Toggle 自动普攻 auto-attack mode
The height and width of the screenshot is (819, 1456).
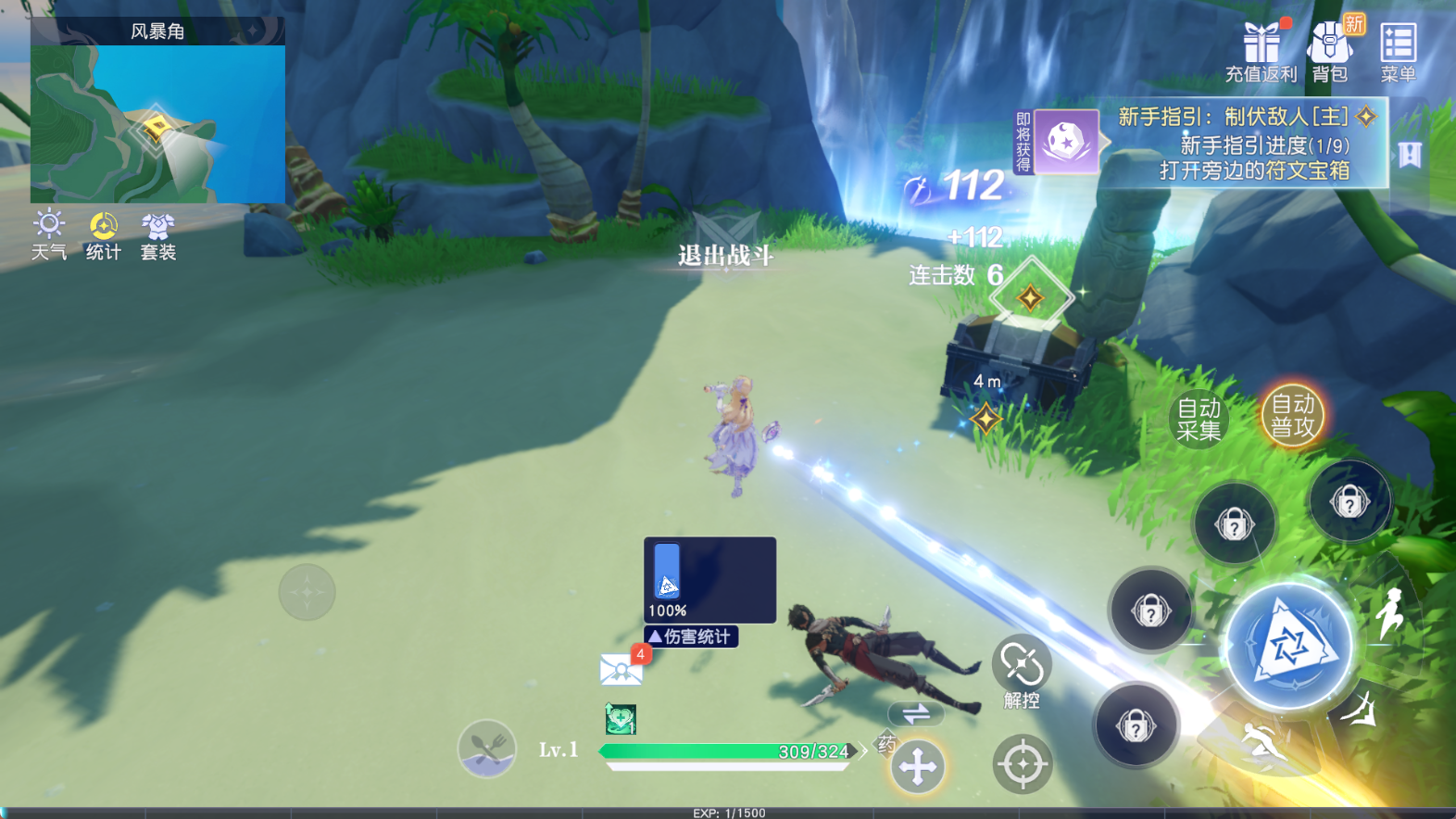(1291, 415)
